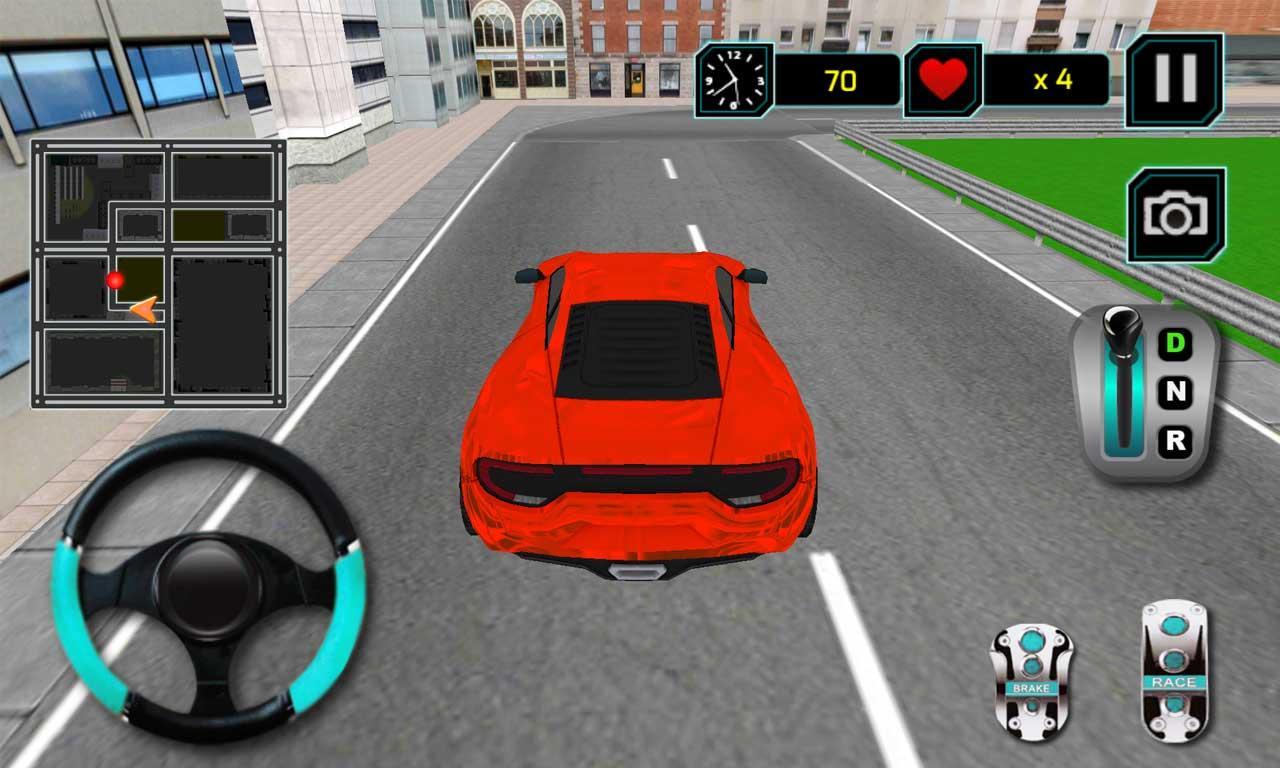Click the pause button in the top right corner

pos(1175,80)
